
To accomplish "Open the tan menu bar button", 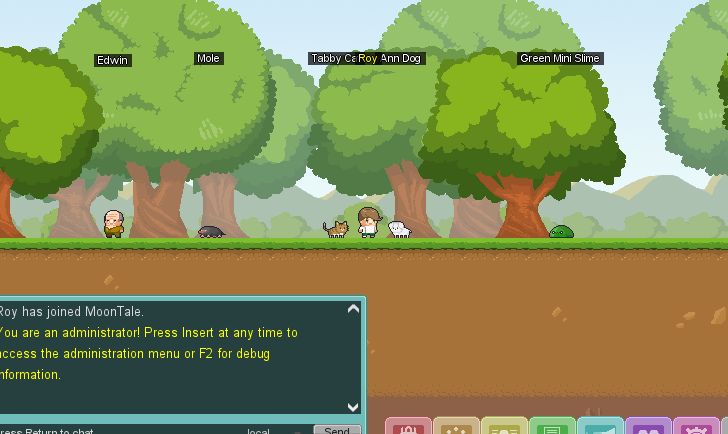I will click(x=456, y=427).
